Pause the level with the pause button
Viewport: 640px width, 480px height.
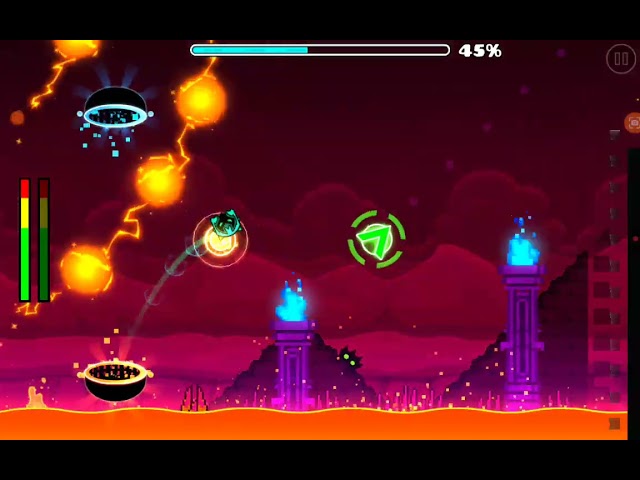(620, 59)
